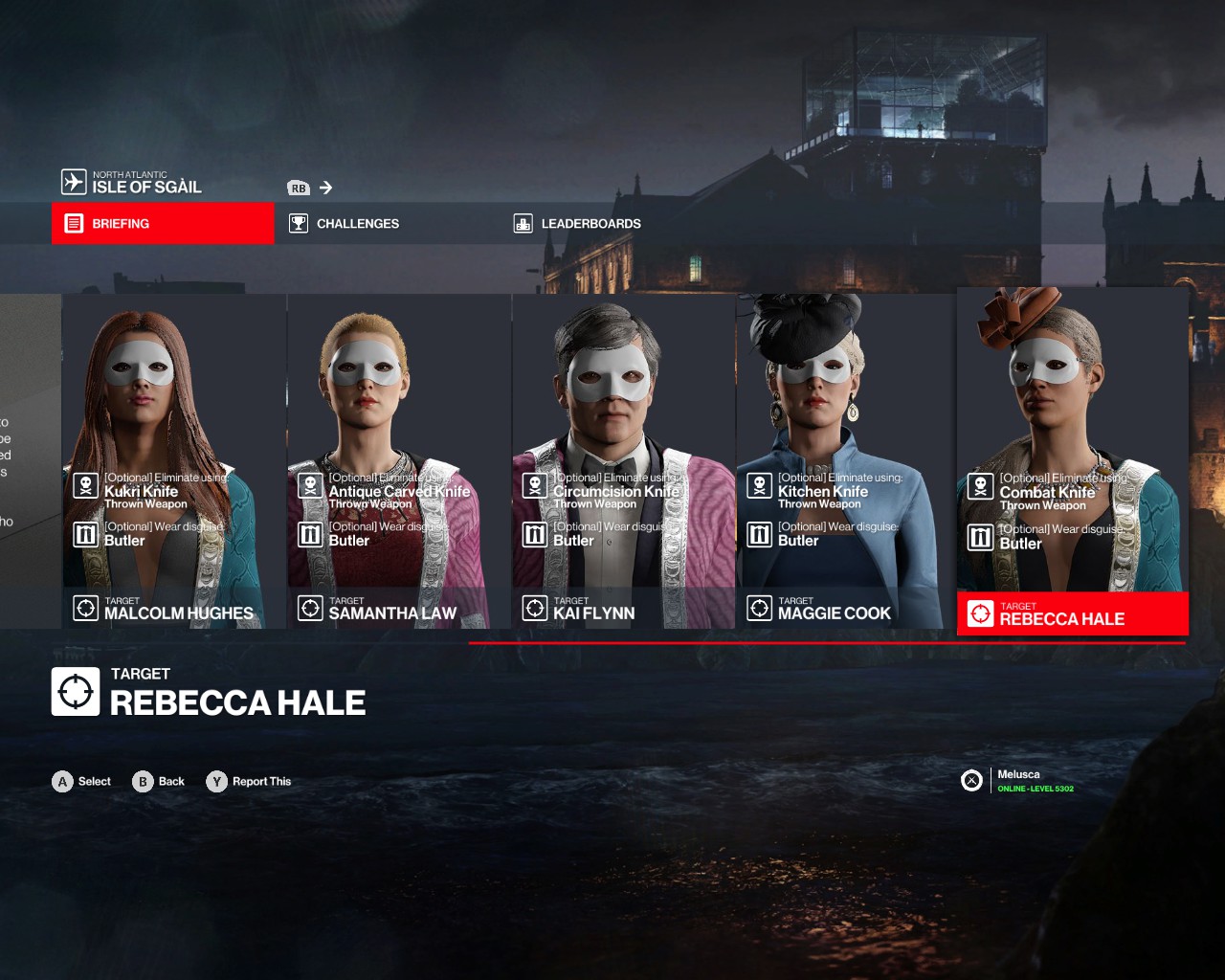Open the Melusca player profile

click(x=1018, y=781)
